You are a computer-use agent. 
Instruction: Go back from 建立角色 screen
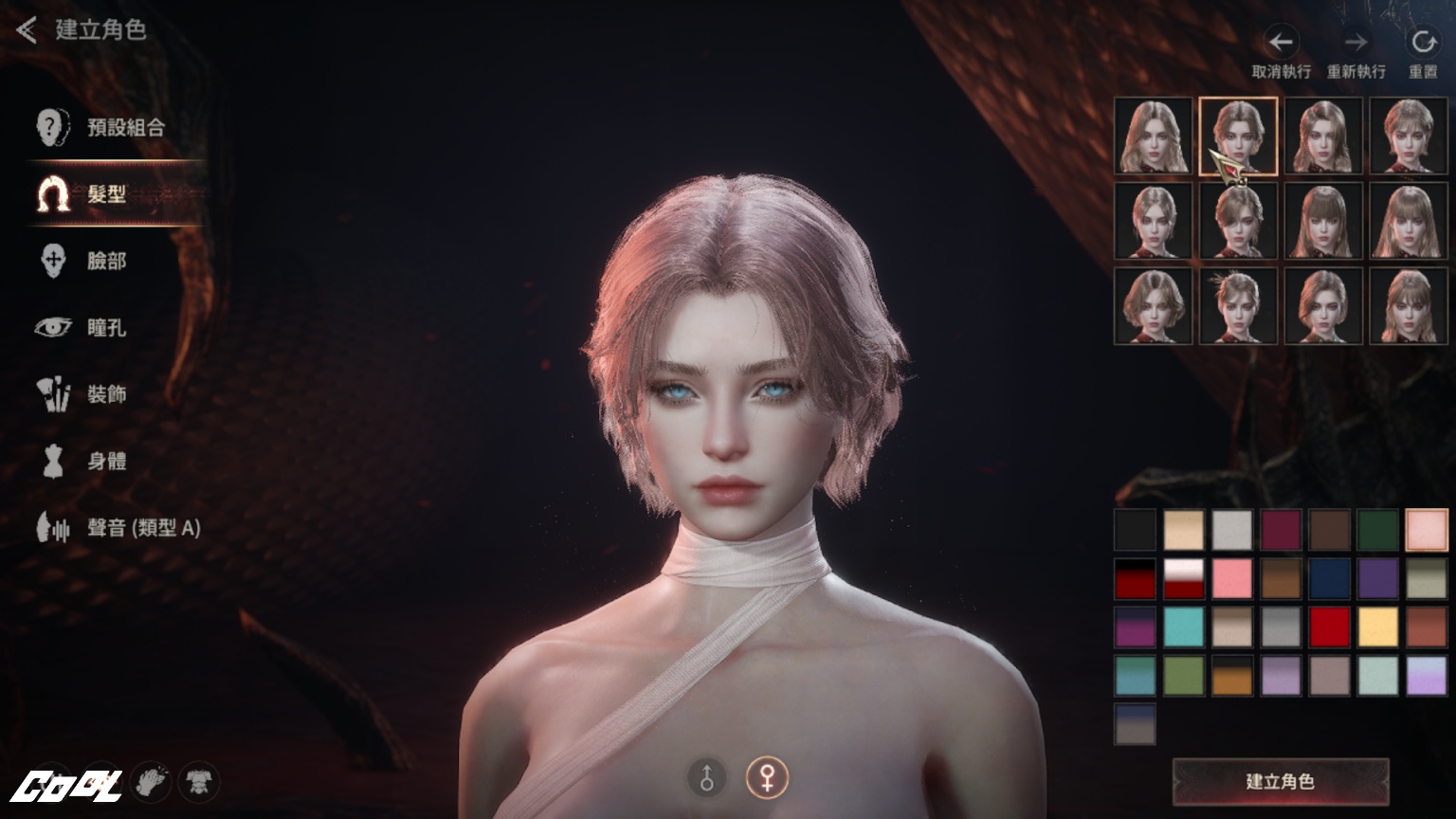[x=27, y=30]
